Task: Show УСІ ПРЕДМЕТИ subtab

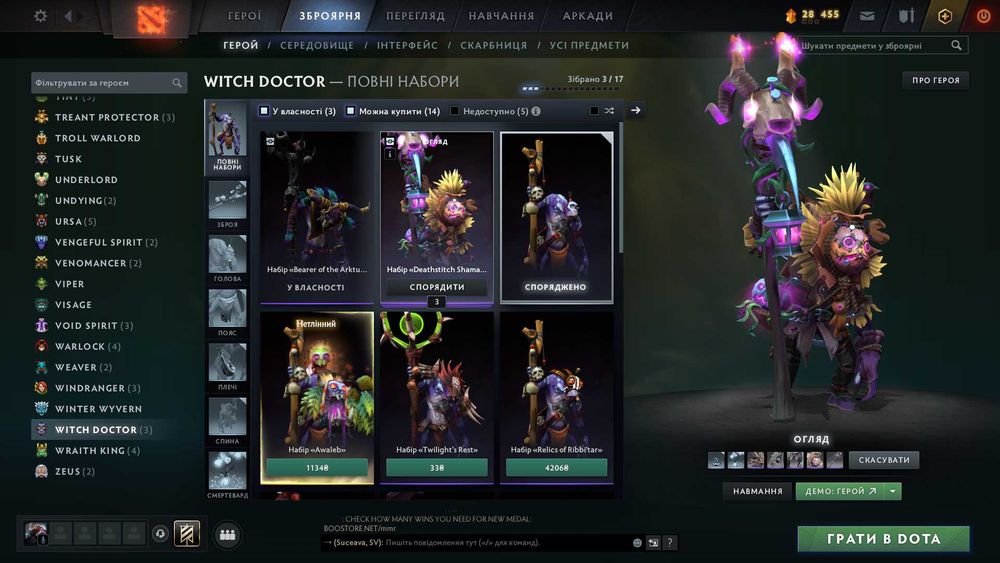Action: (590, 46)
